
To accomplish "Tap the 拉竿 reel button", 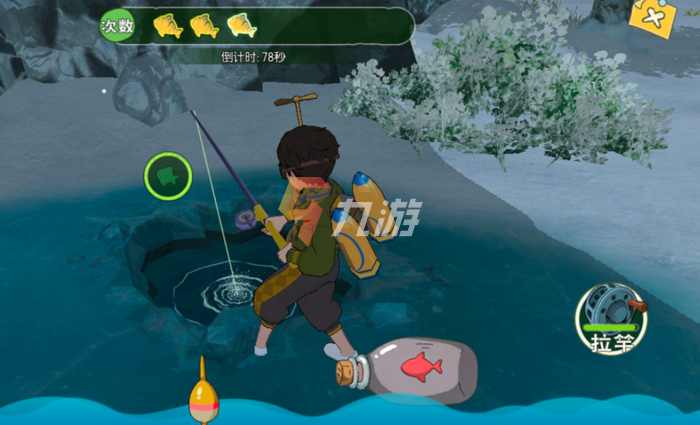I will coord(611,318).
